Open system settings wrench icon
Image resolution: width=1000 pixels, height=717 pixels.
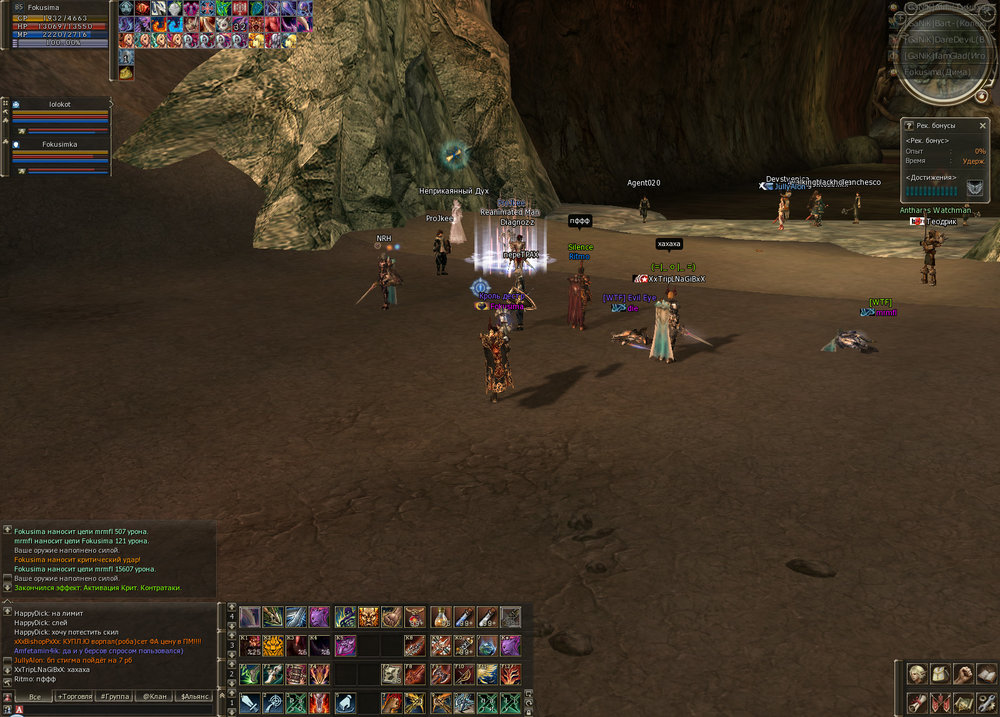click(x=984, y=700)
